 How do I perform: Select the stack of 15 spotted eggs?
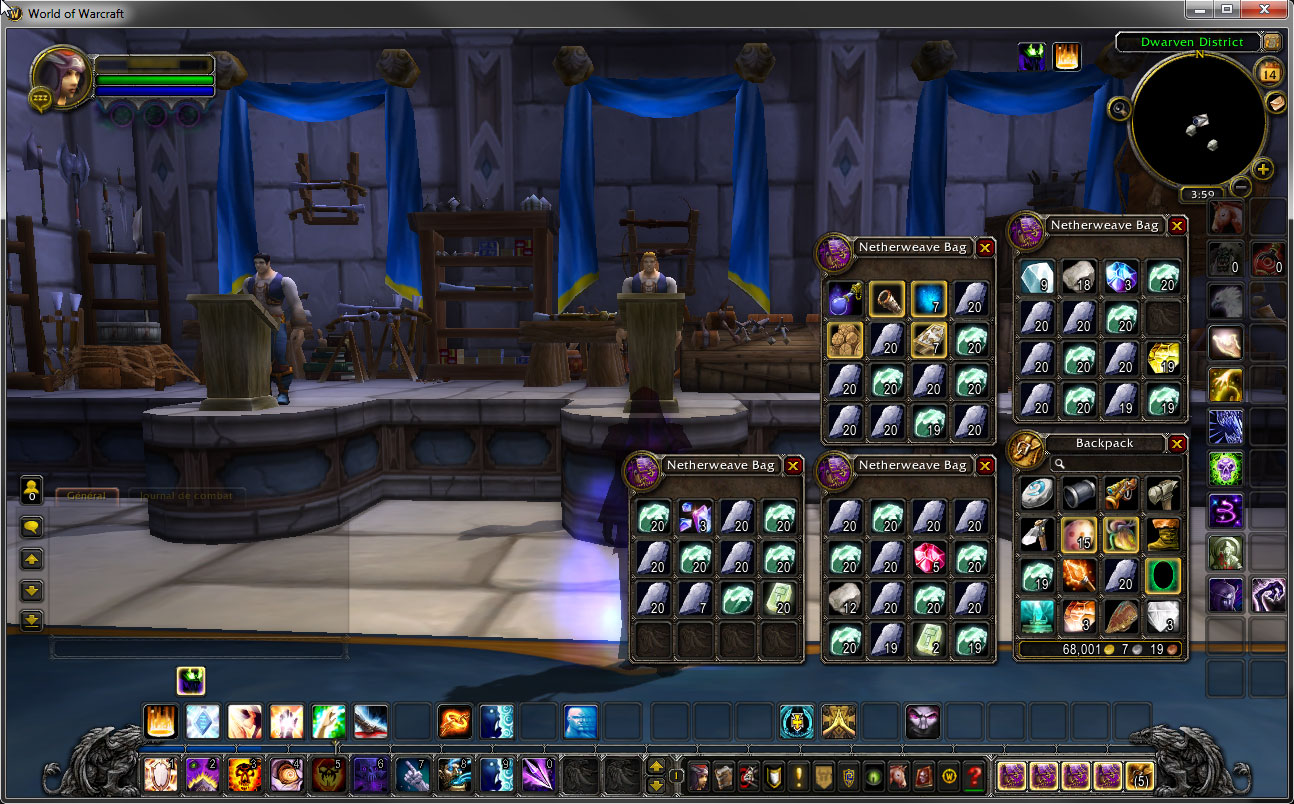coord(1079,535)
